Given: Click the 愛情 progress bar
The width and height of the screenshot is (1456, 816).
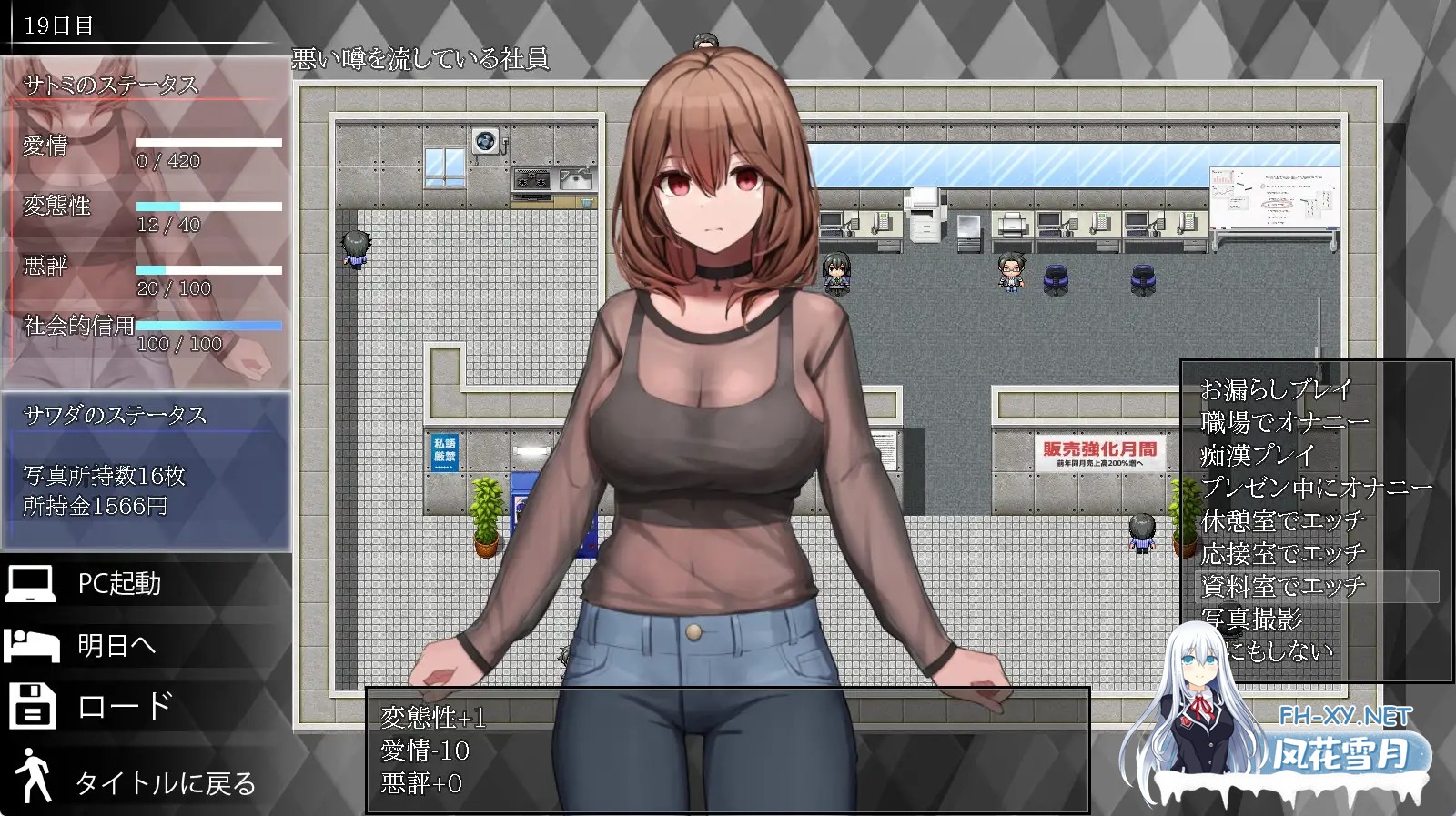Looking at the screenshot, I should click(207, 141).
